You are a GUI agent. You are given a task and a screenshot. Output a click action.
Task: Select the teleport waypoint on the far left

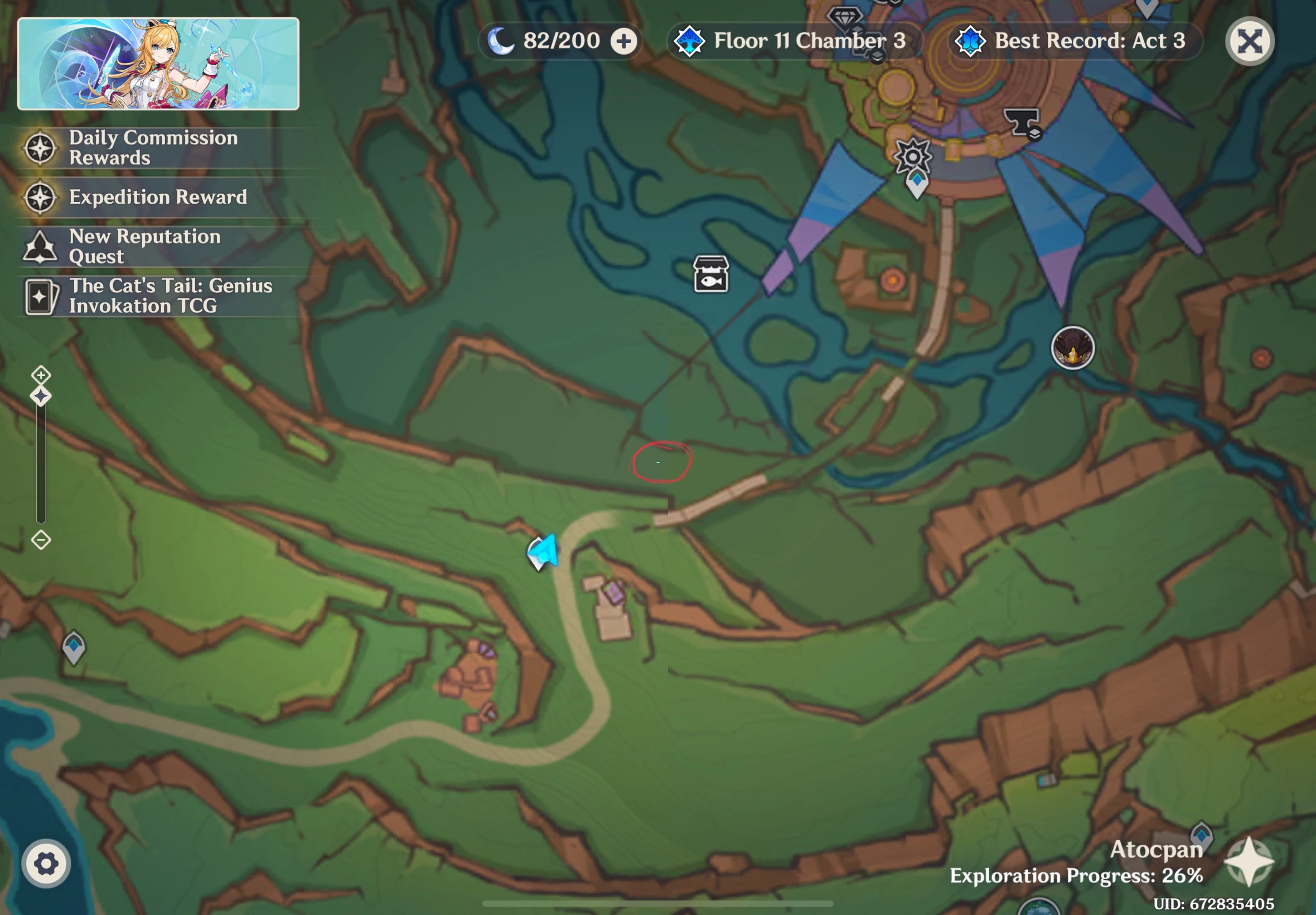tap(75, 647)
